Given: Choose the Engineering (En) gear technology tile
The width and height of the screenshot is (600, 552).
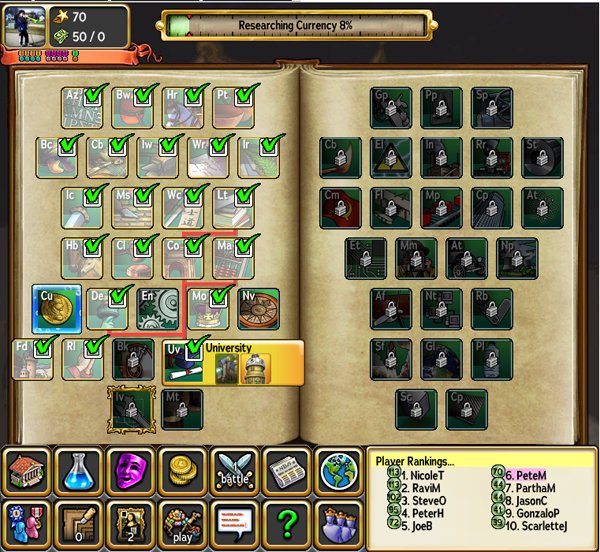Looking at the screenshot, I should click(157, 309).
